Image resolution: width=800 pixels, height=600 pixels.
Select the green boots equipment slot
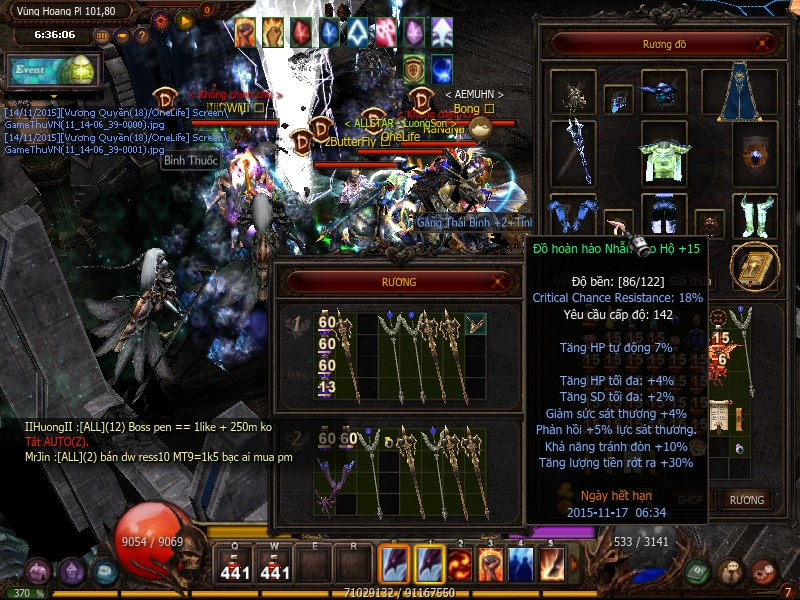click(x=753, y=214)
